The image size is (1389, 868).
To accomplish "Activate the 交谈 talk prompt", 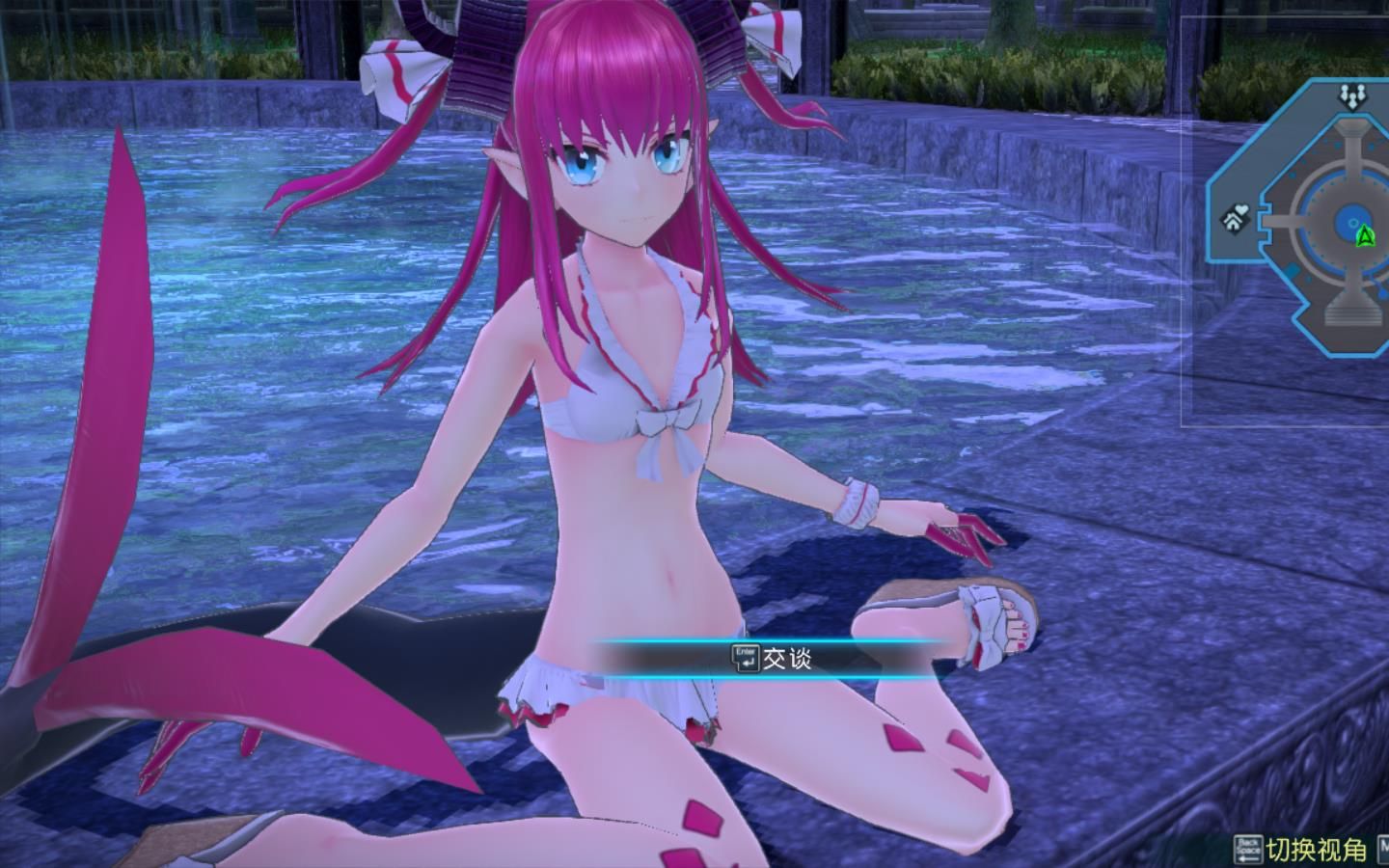I will tap(789, 660).
